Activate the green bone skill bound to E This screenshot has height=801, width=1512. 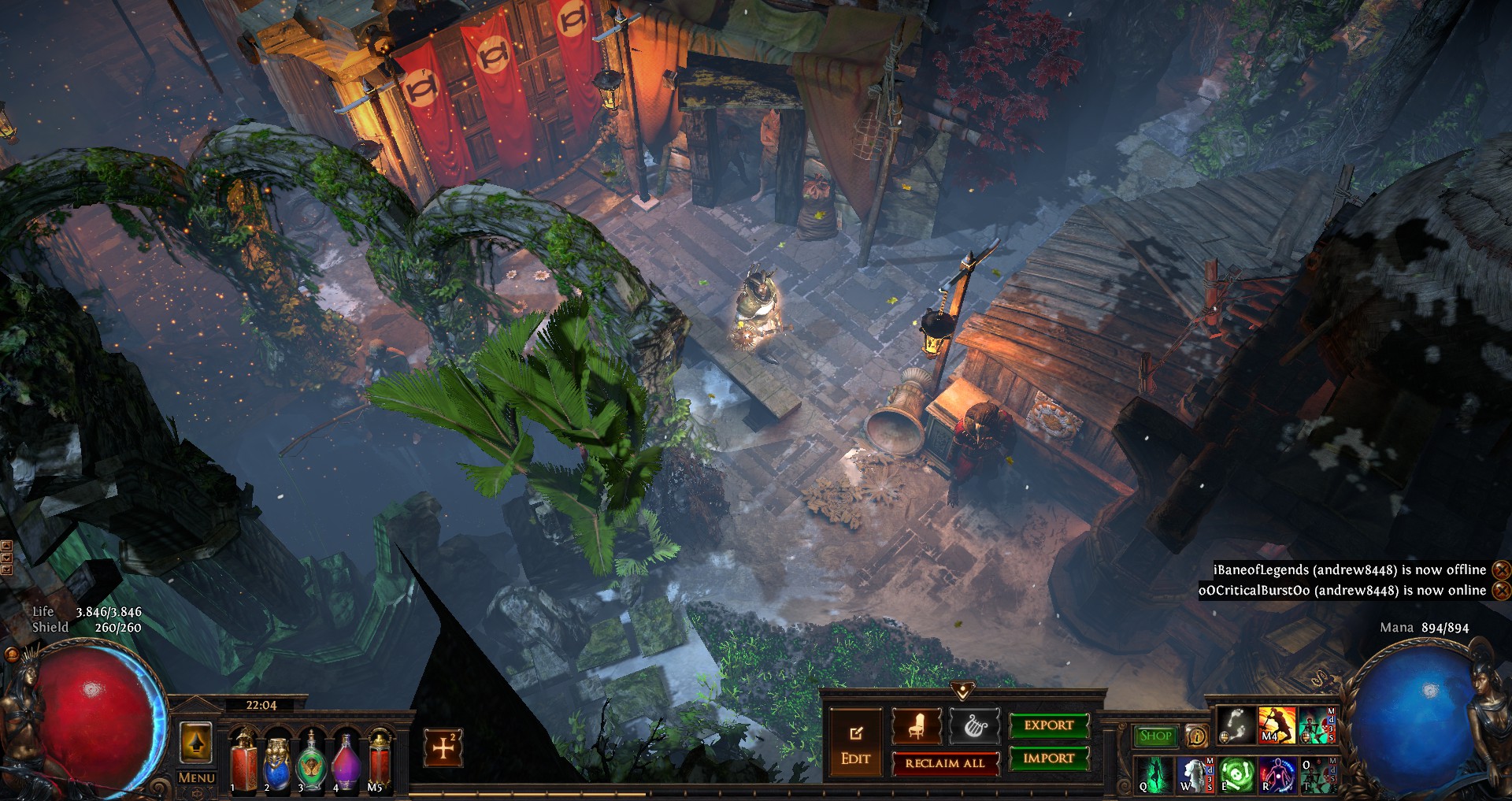1237,774
